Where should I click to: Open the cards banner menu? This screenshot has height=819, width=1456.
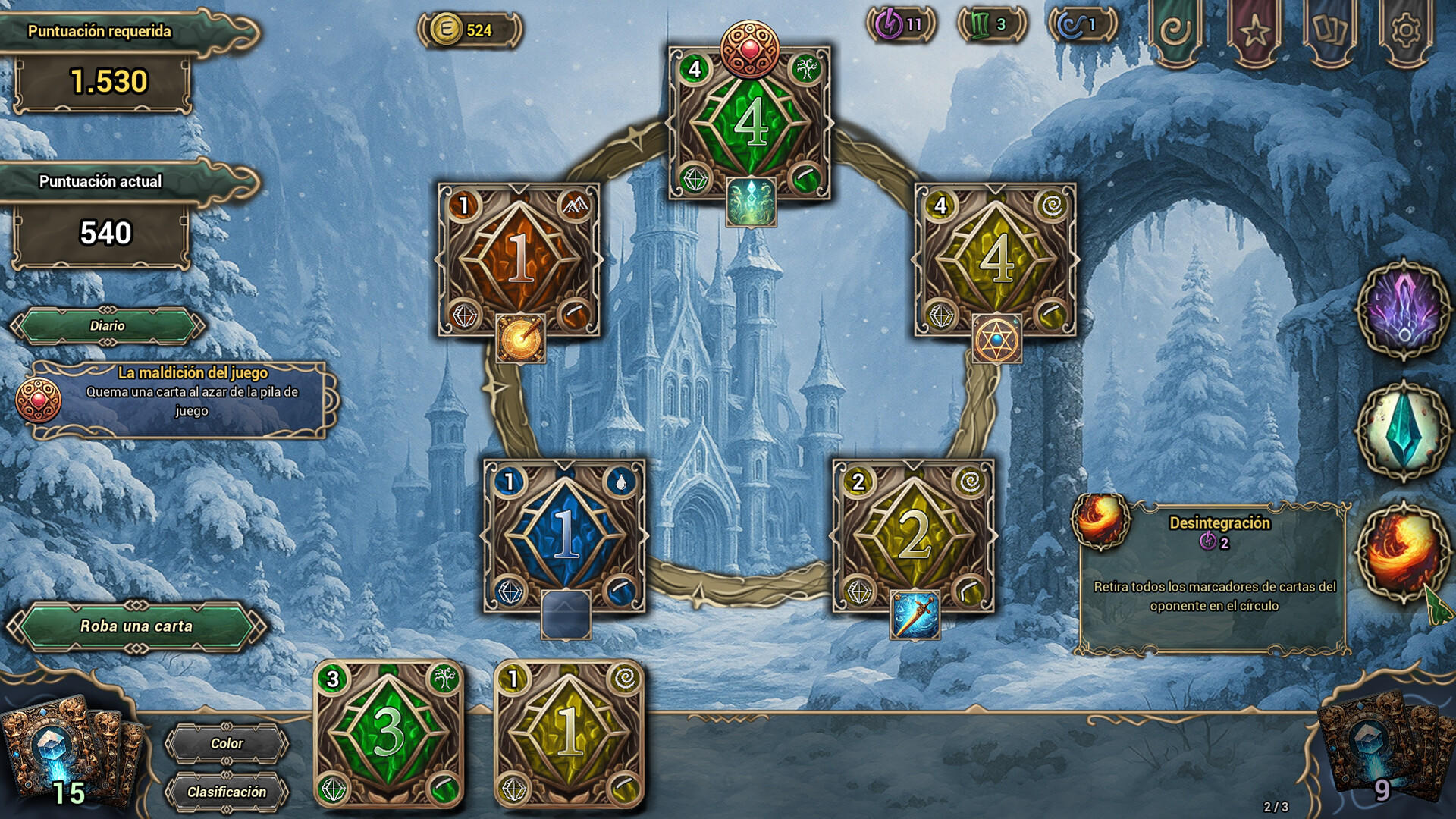tap(1330, 32)
